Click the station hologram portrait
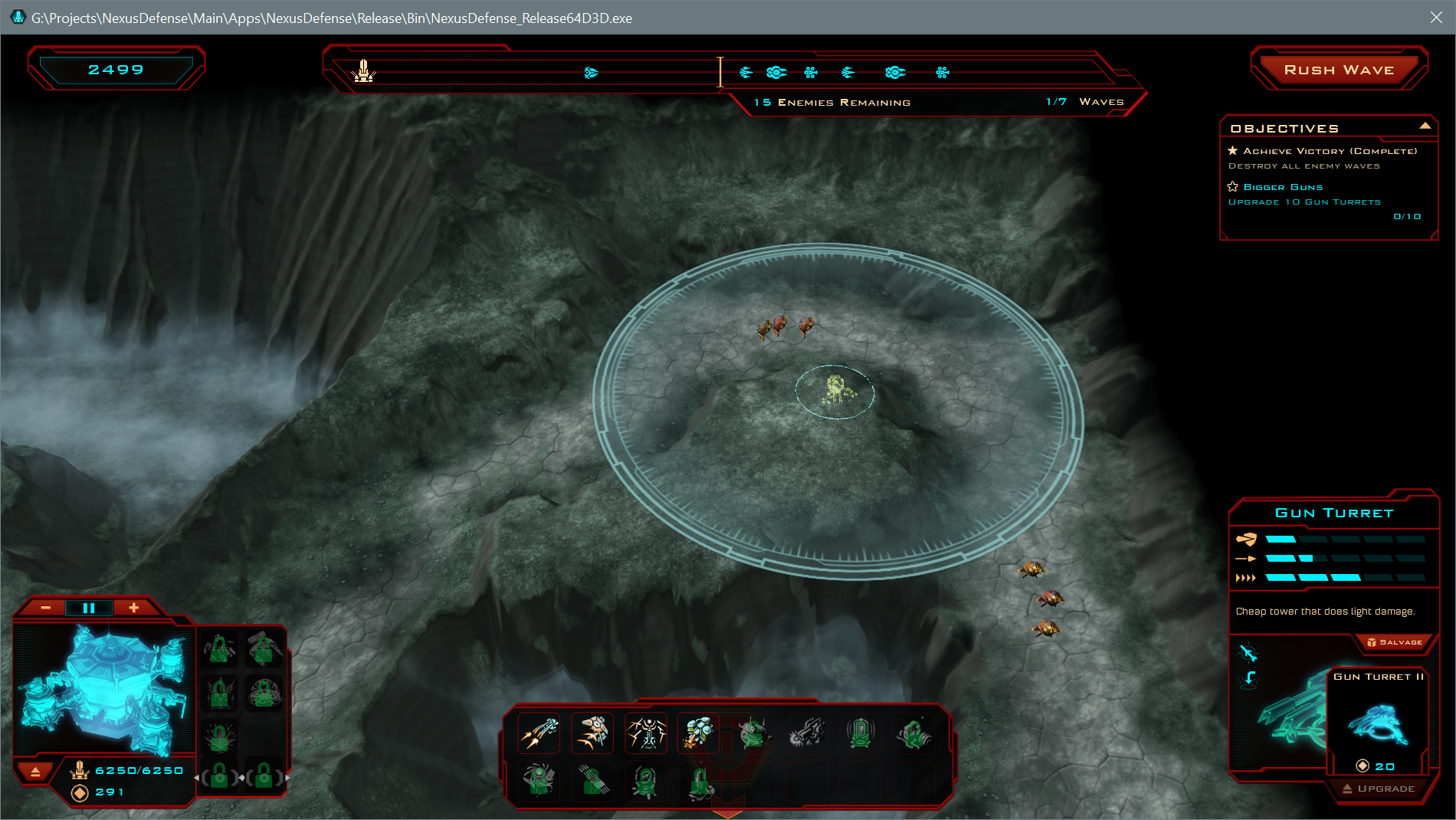This screenshot has width=1456, height=820. [x=103, y=690]
